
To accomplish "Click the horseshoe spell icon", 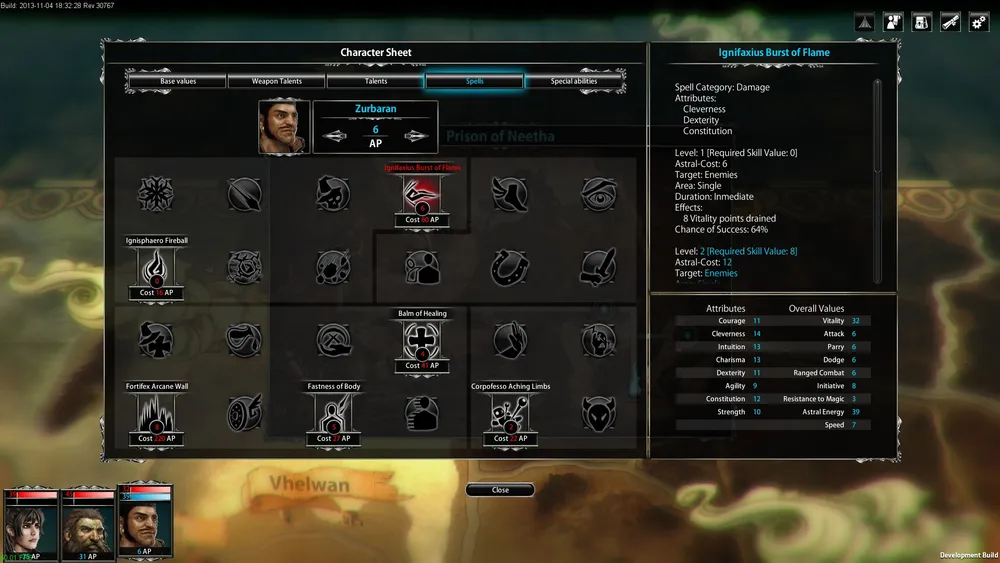I will click(511, 268).
